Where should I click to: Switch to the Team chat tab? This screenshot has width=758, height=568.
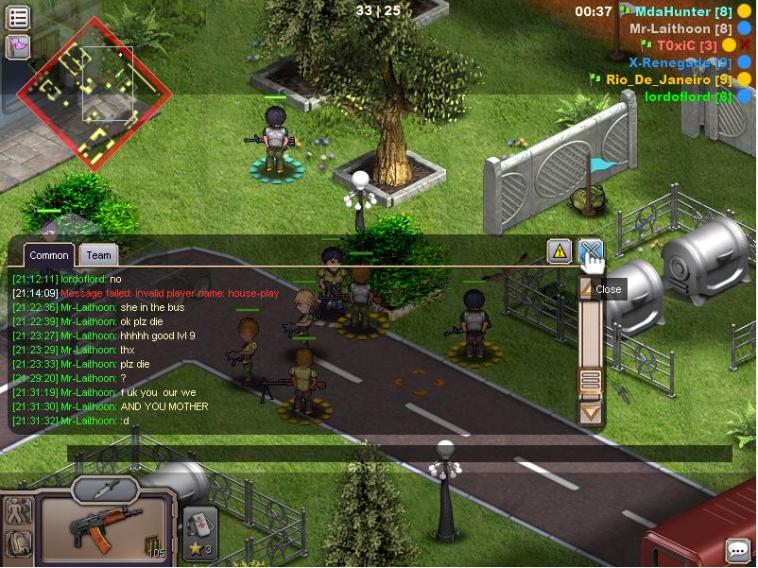[98, 256]
